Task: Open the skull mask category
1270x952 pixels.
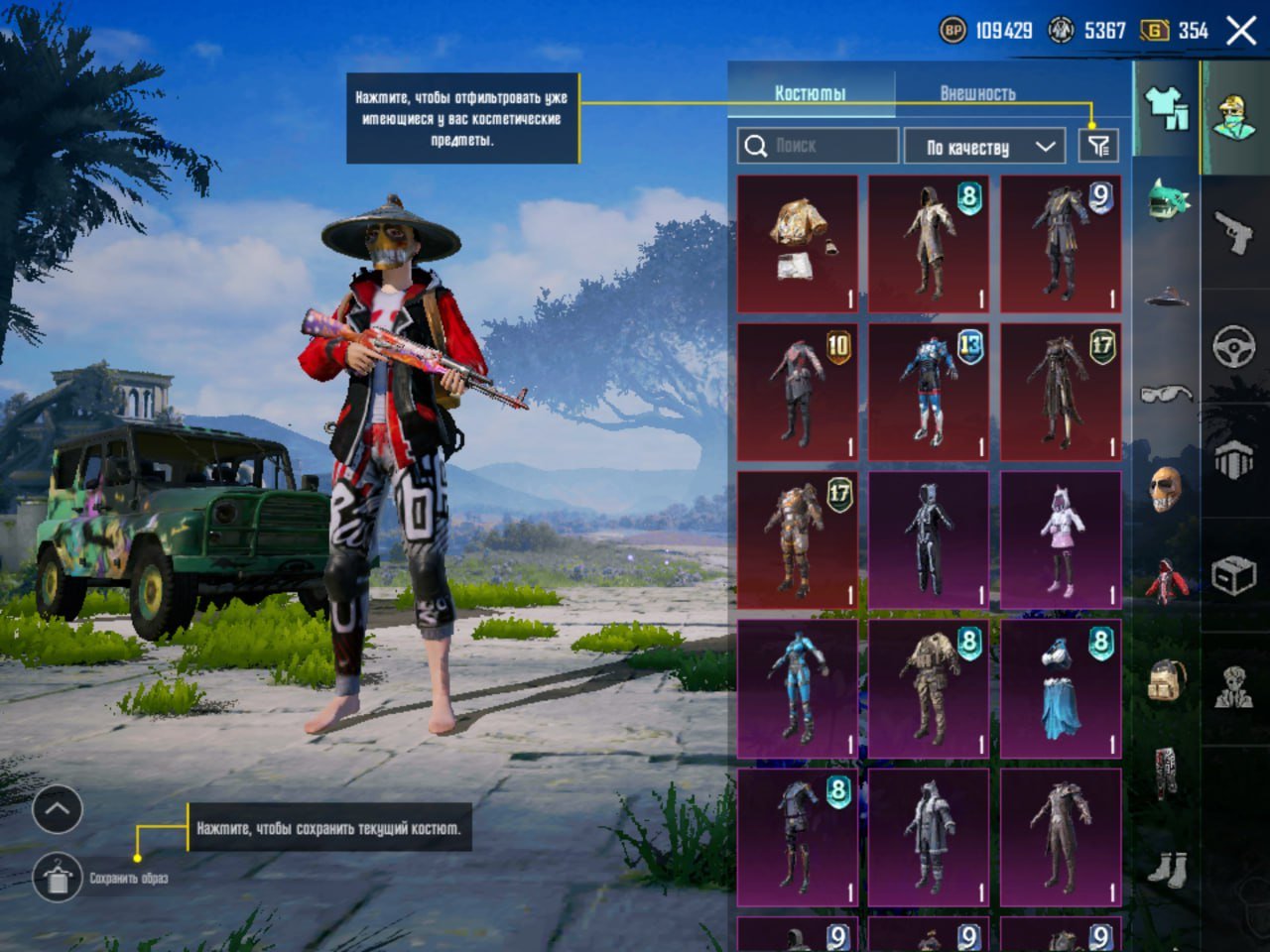Action: click(1167, 489)
